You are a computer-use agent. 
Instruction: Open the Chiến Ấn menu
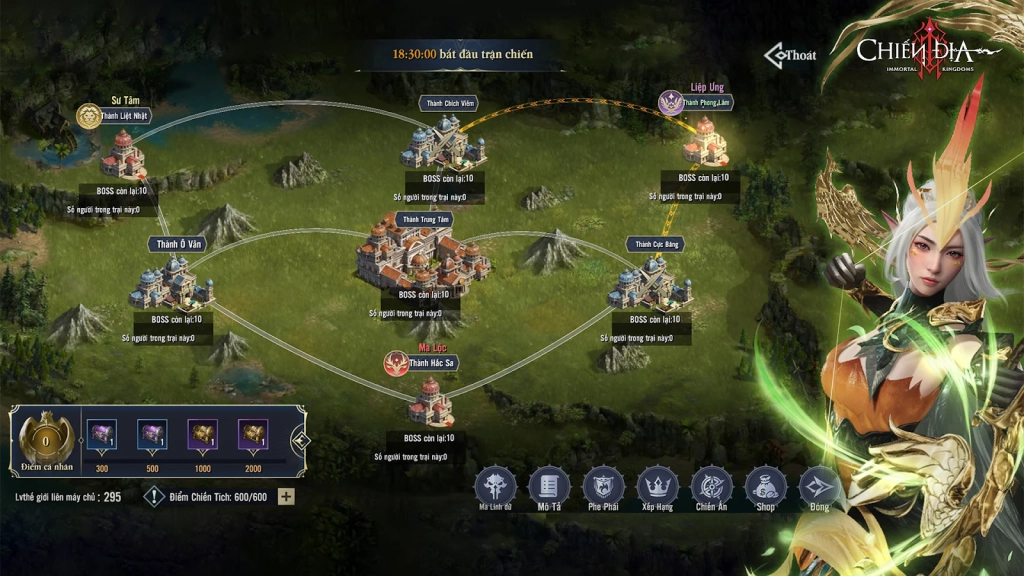[x=711, y=485]
